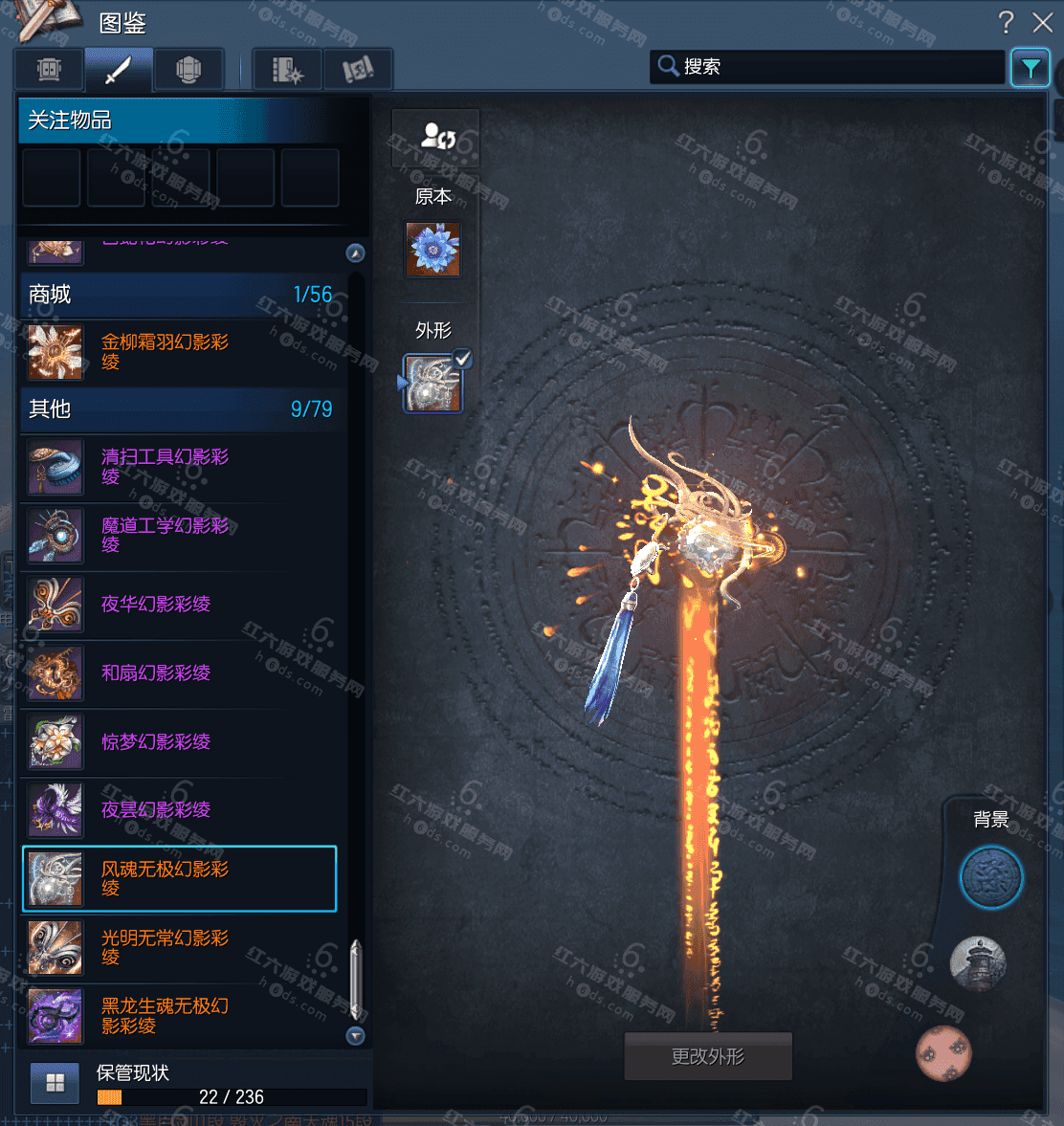This screenshot has width=1064, height=1126.
Task: Open the 保管现状 grid button
Action: tap(55, 1083)
